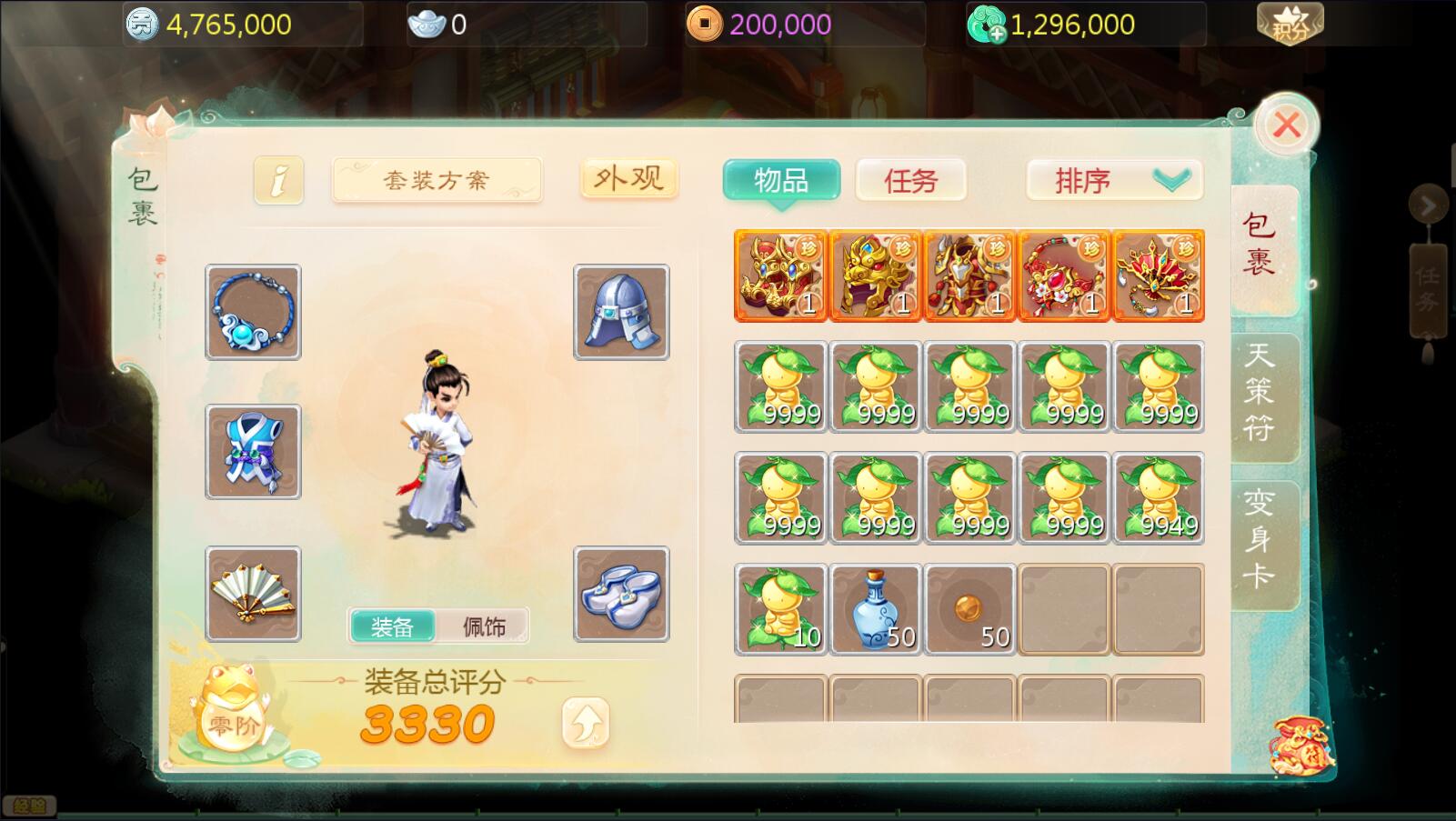Close the inventory panel
The width and height of the screenshot is (1456, 821).
coord(1286,125)
